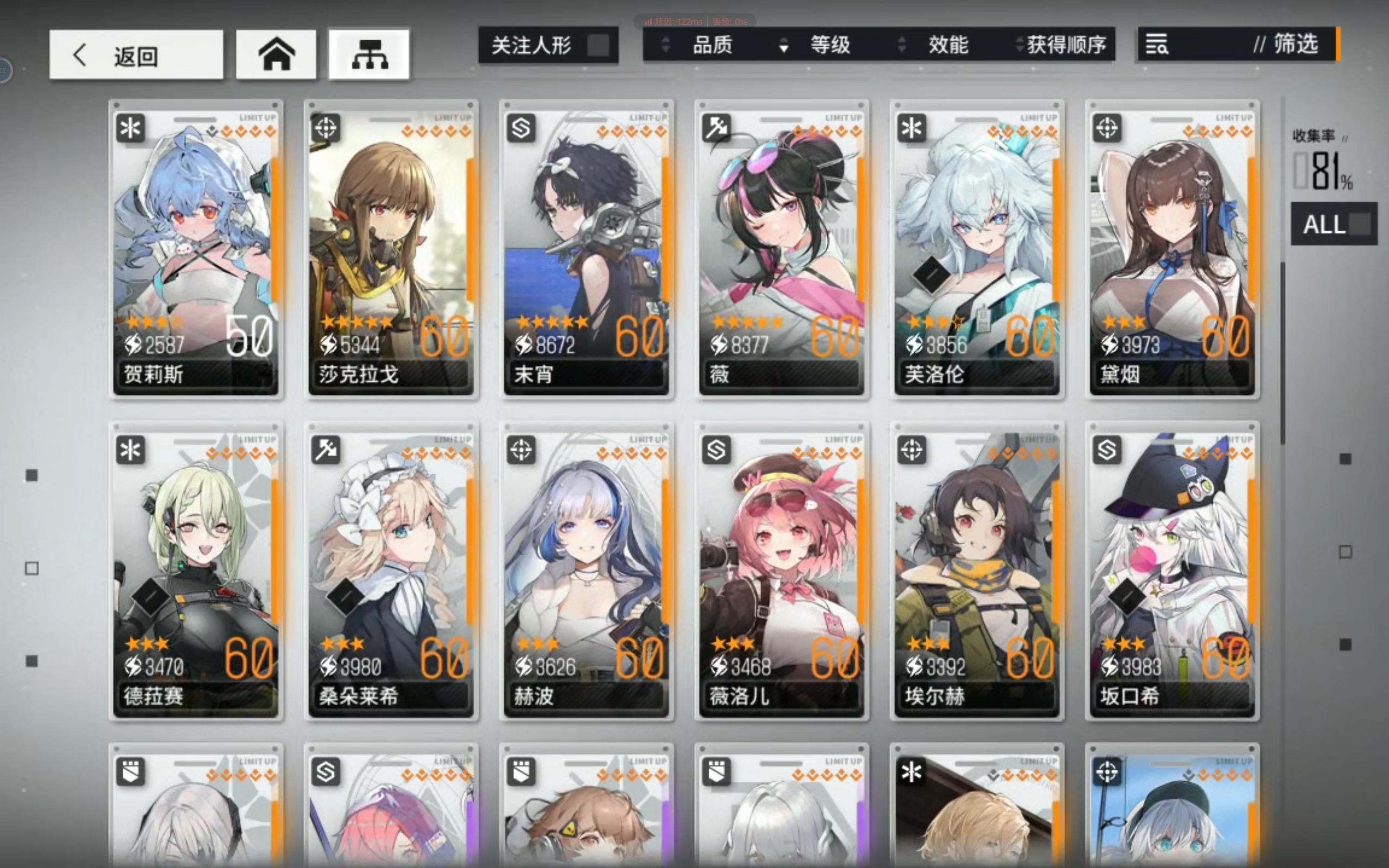The width and height of the screenshot is (1389, 868).
Task: Switch sorting to 获得顺序 mode
Action: (1066, 46)
